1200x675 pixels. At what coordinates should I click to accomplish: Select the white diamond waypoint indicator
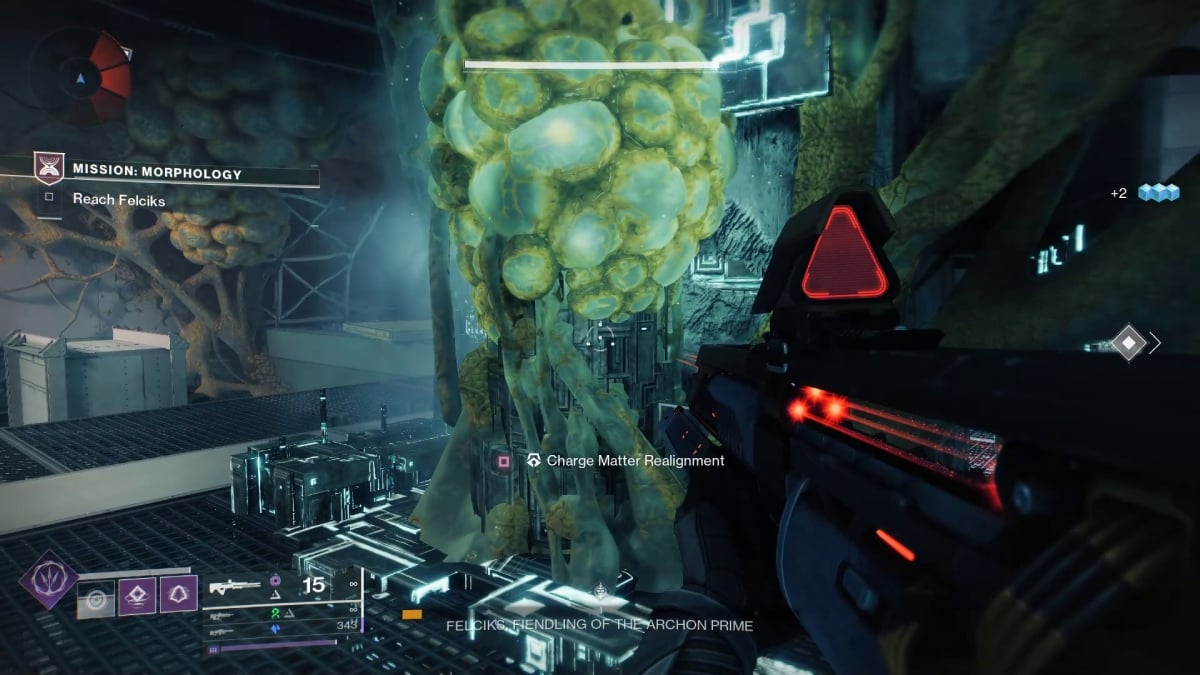pos(1128,343)
